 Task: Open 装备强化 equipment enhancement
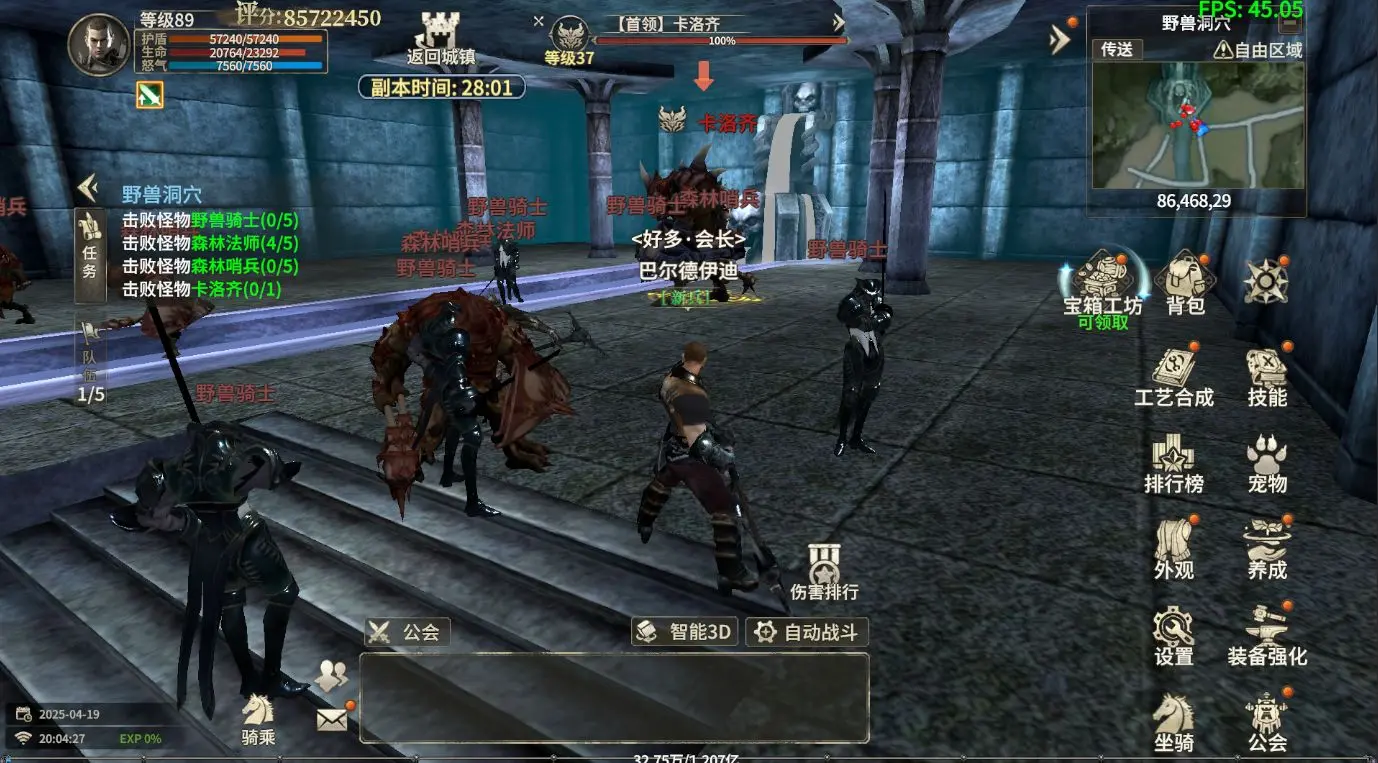coord(1266,636)
